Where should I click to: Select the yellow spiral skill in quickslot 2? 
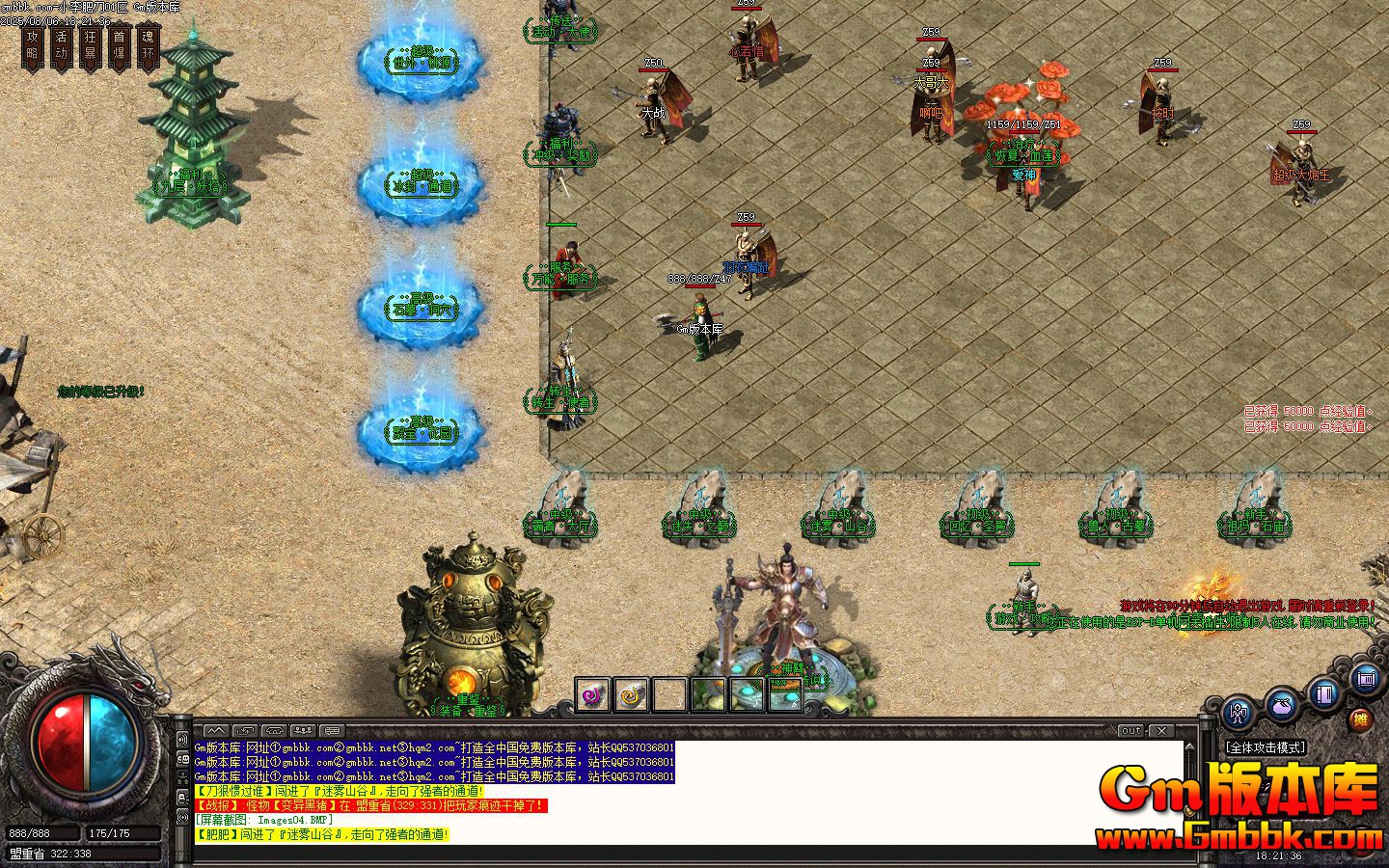tap(632, 692)
